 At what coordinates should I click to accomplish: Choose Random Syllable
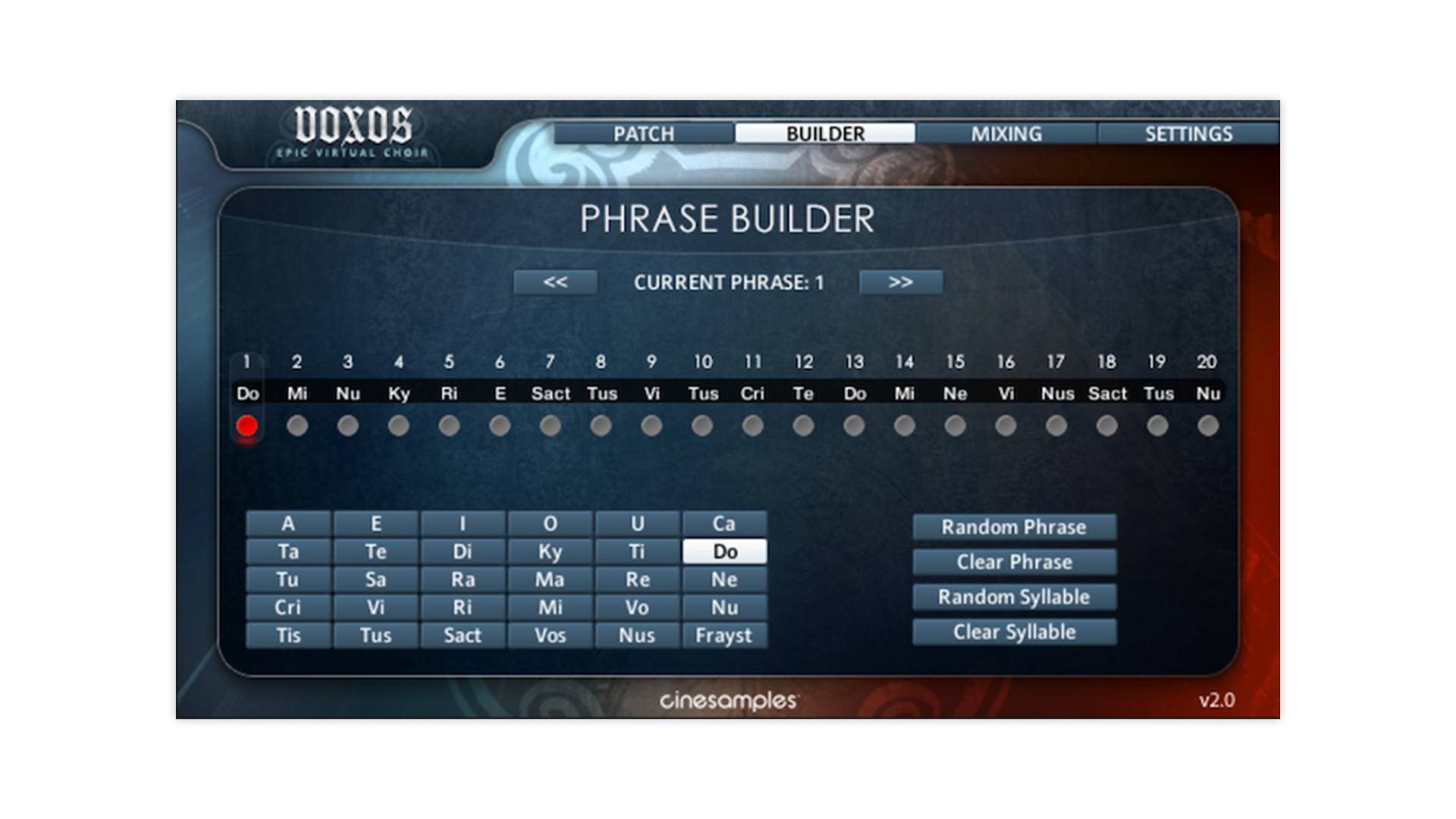click(1014, 597)
